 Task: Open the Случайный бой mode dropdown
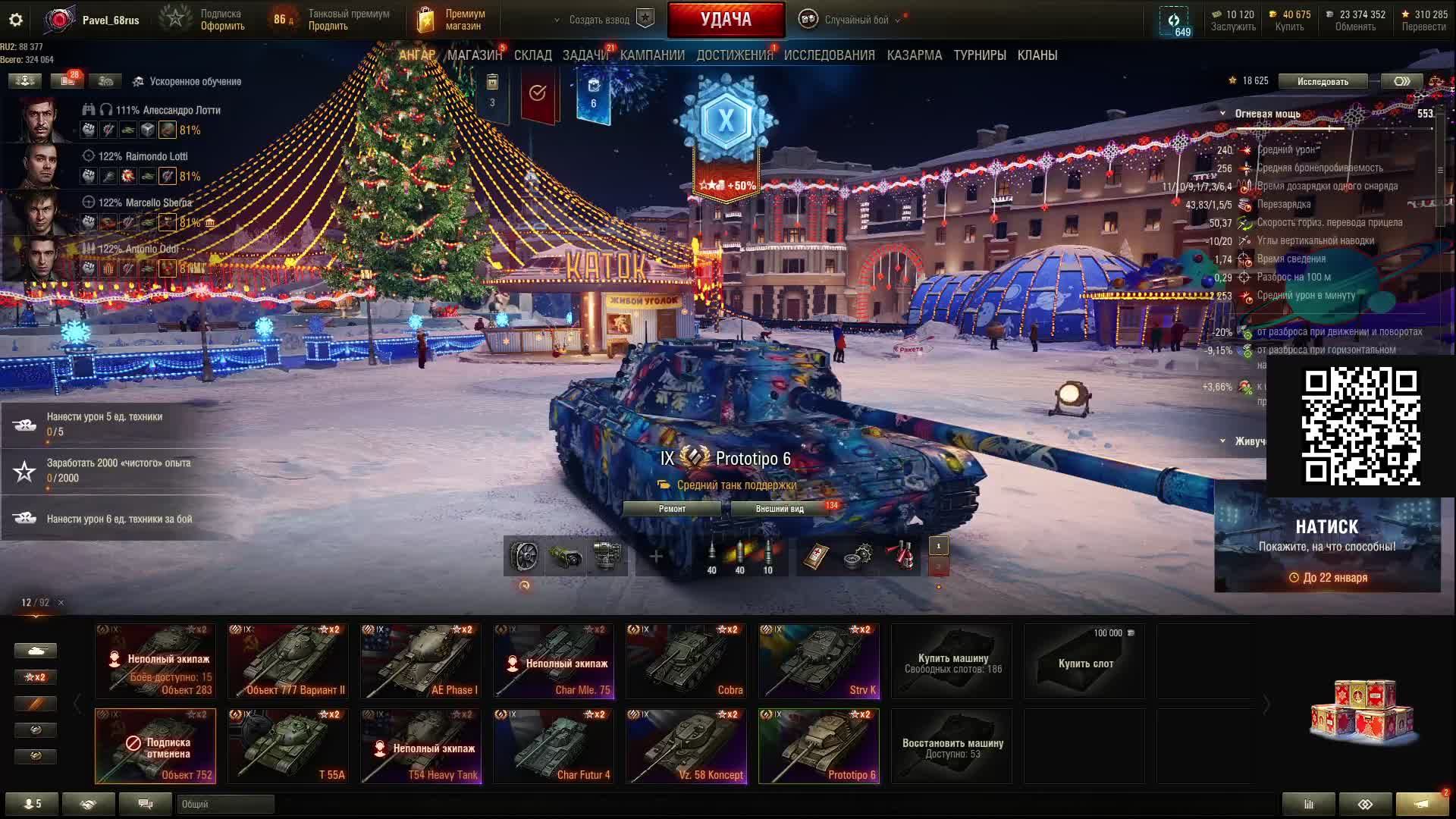[855, 20]
